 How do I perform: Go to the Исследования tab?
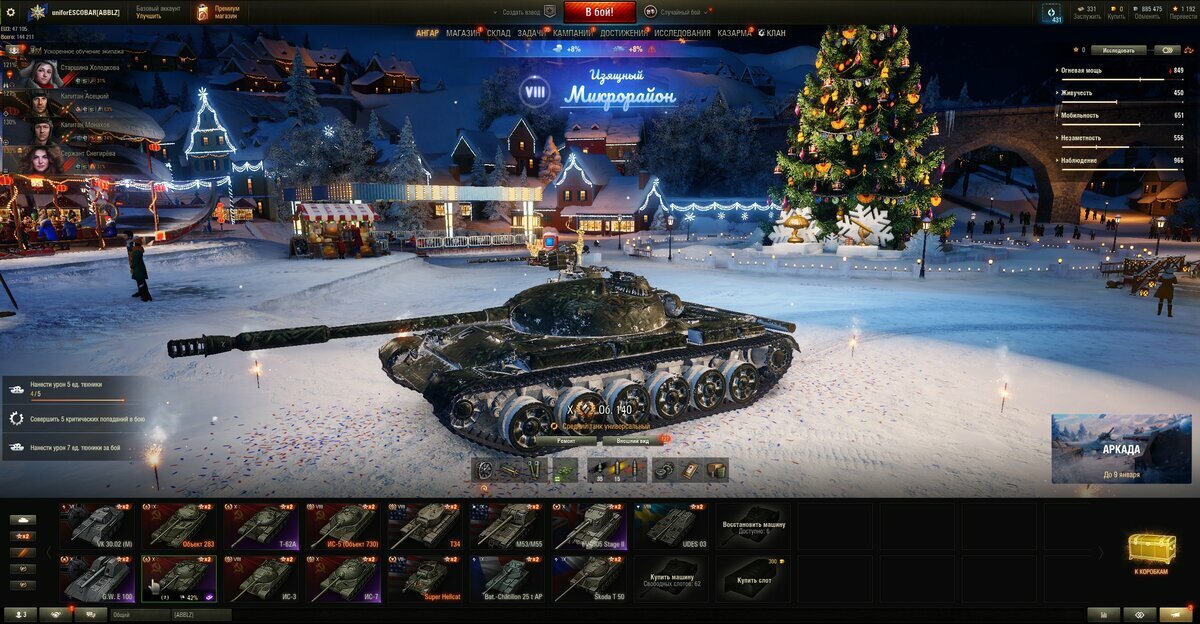[682, 33]
